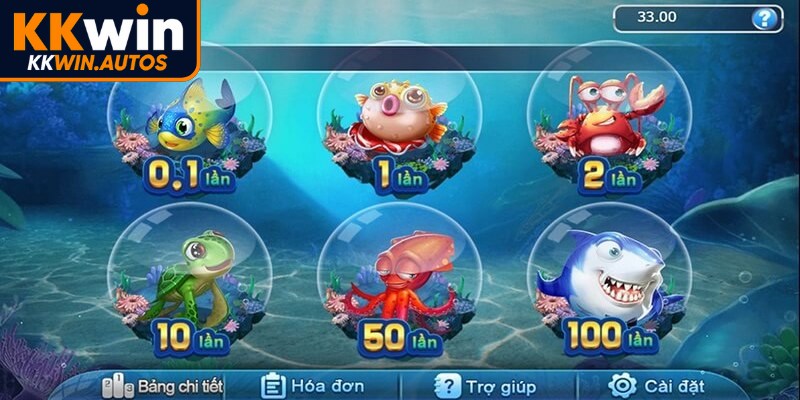Screen dimensions: 800x400
Task: Click the blue question mark beside balance
Action: point(764,17)
